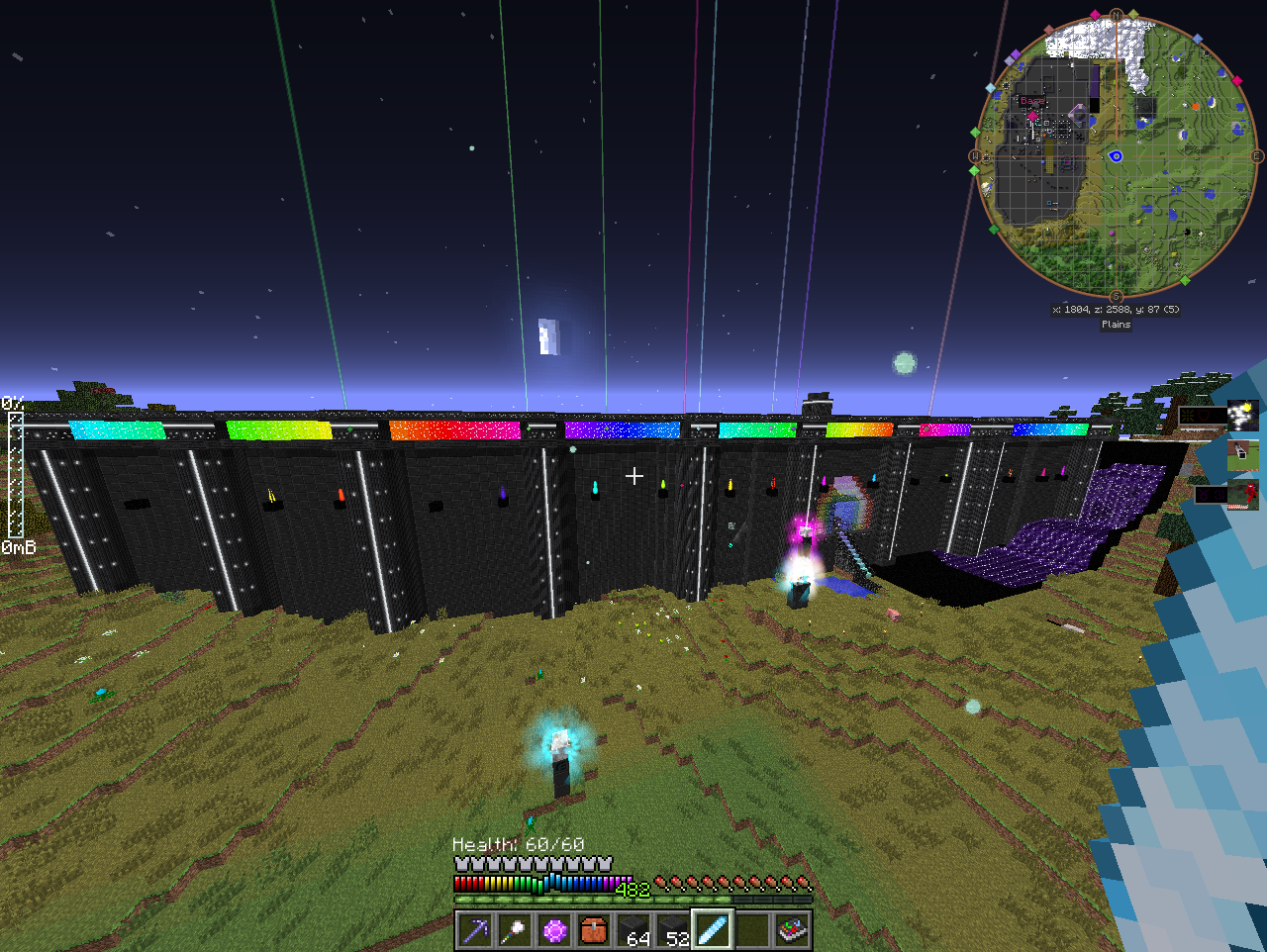This screenshot has width=1267, height=952.
Task: Click the dark block thumbnail on right
Action: click(1243, 455)
